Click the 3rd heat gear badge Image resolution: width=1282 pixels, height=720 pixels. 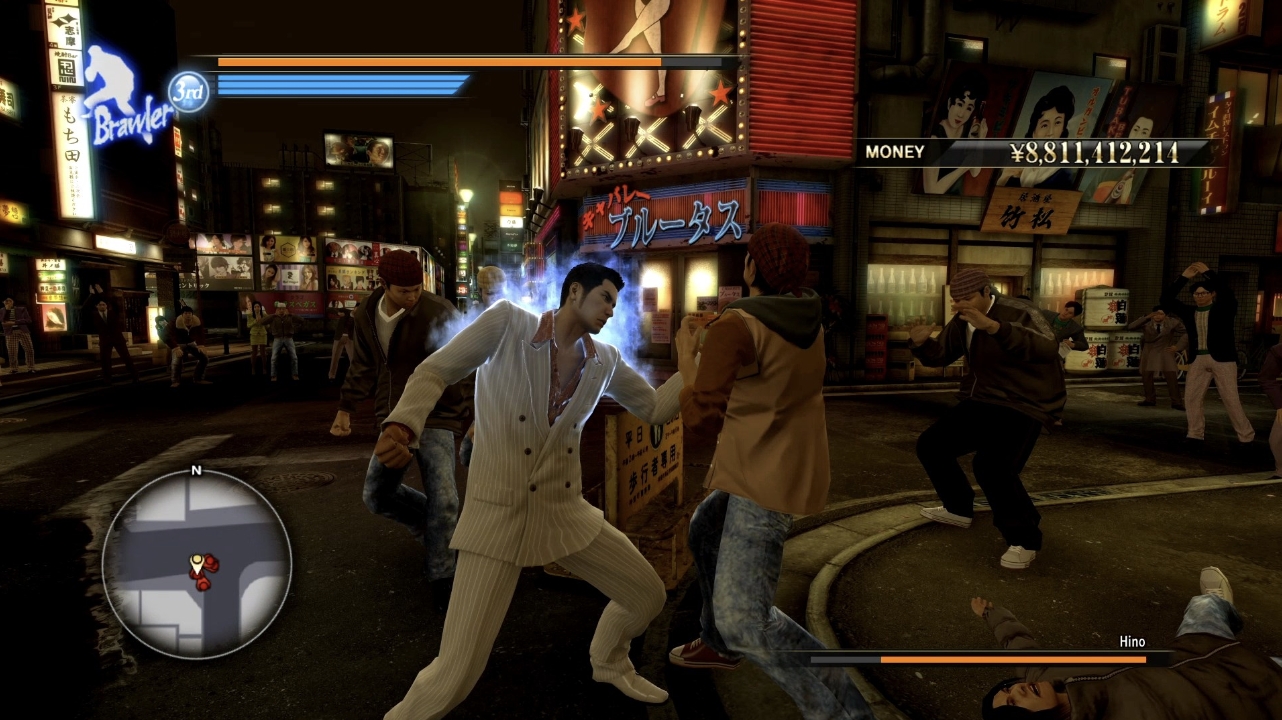(188, 92)
